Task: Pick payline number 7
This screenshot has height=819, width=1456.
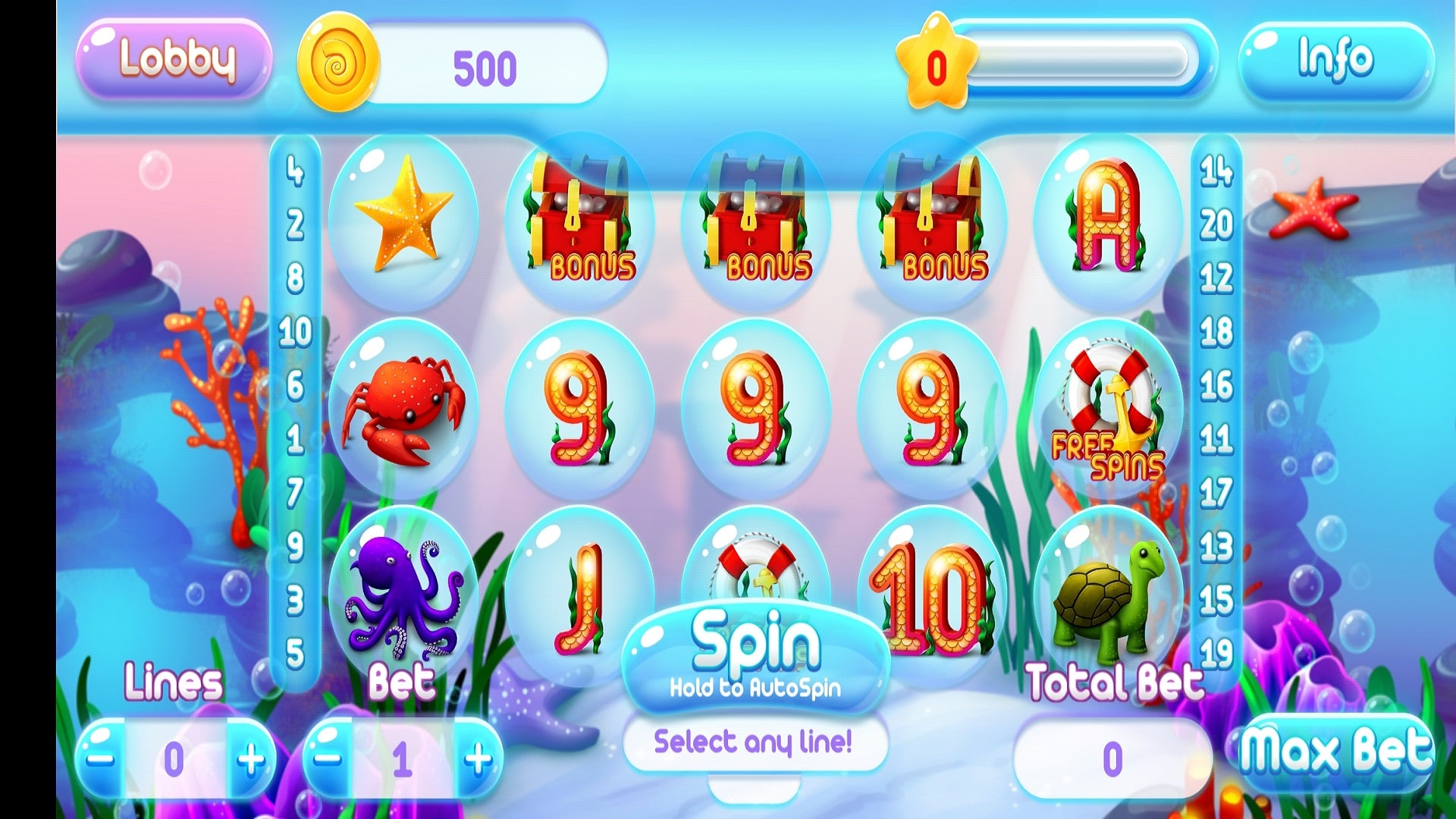Action: coord(295,493)
